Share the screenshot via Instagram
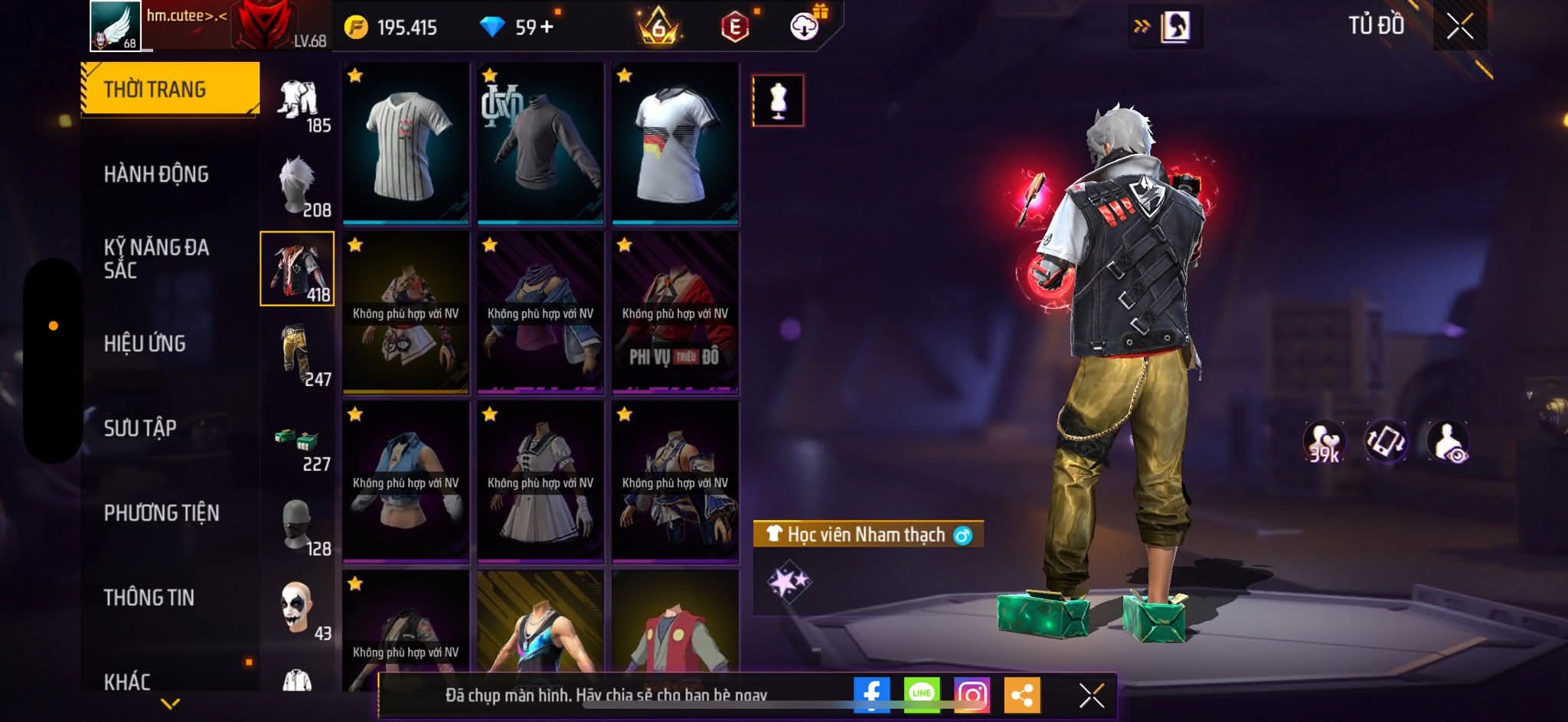 point(972,695)
